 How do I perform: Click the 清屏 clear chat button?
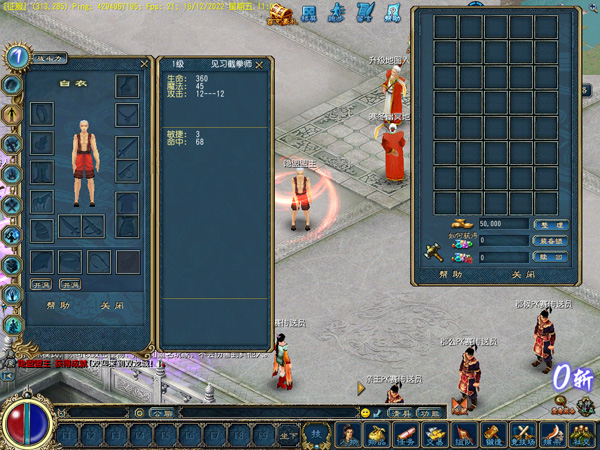point(401,412)
